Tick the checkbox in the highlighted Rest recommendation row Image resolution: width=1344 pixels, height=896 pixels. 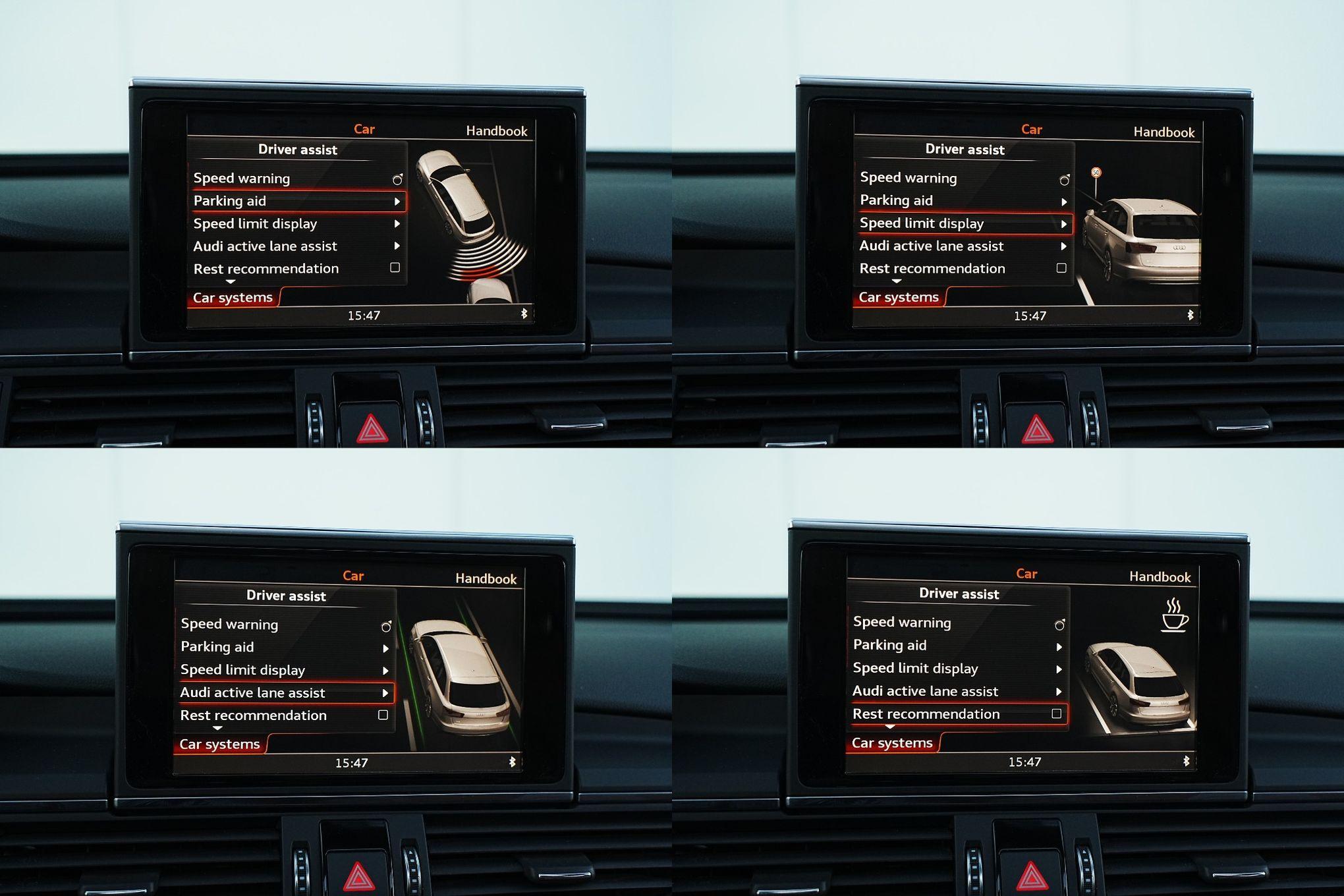[1056, 714]
